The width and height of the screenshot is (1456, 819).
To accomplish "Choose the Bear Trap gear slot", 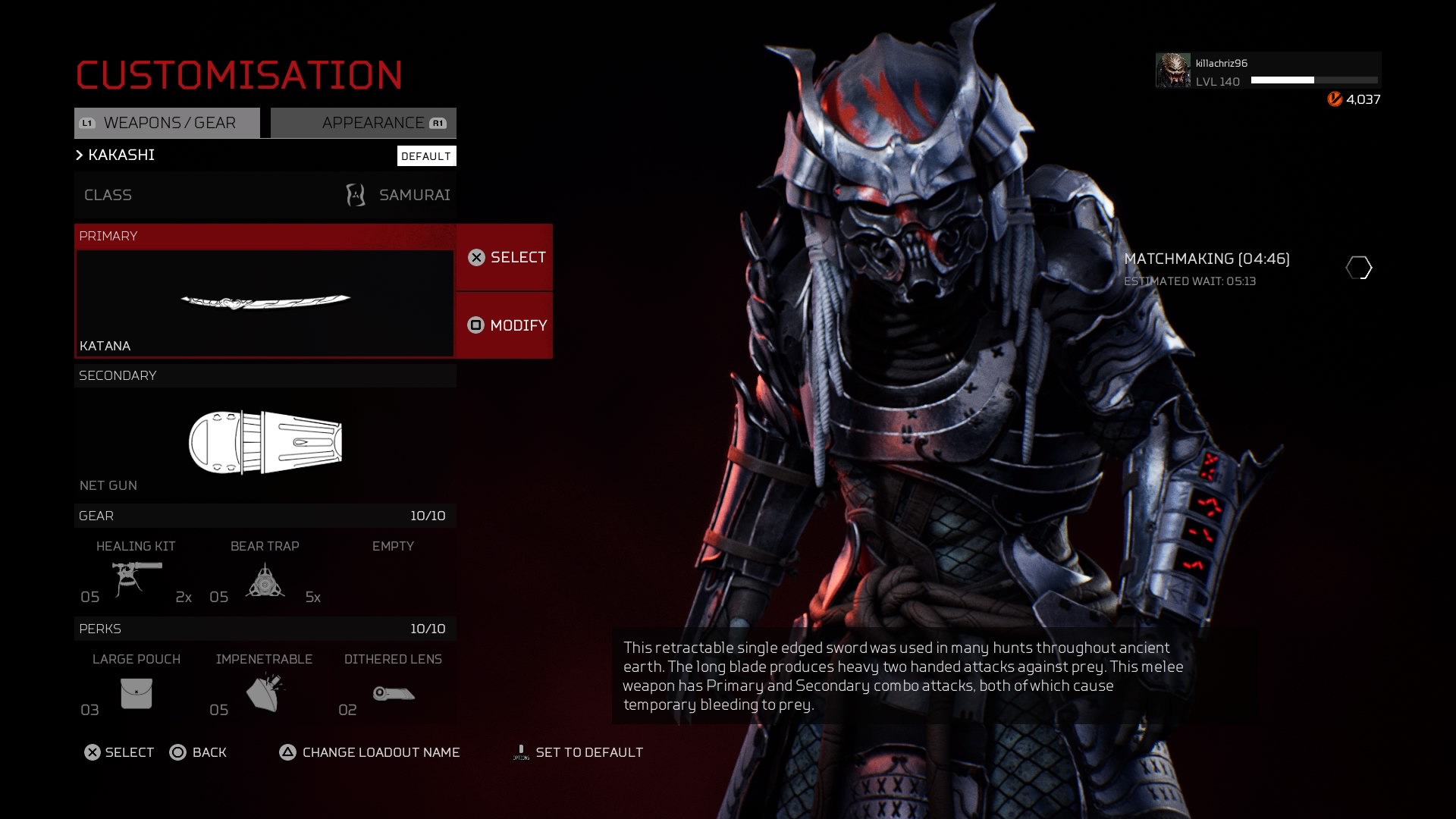I will point(265,573).
